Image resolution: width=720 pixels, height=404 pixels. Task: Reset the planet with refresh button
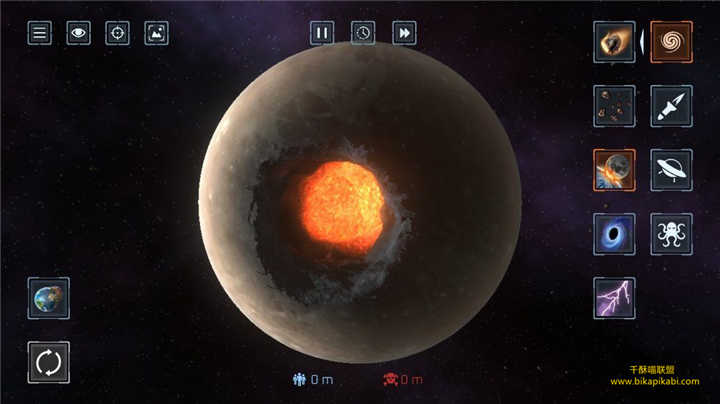[x=49, y=362]
